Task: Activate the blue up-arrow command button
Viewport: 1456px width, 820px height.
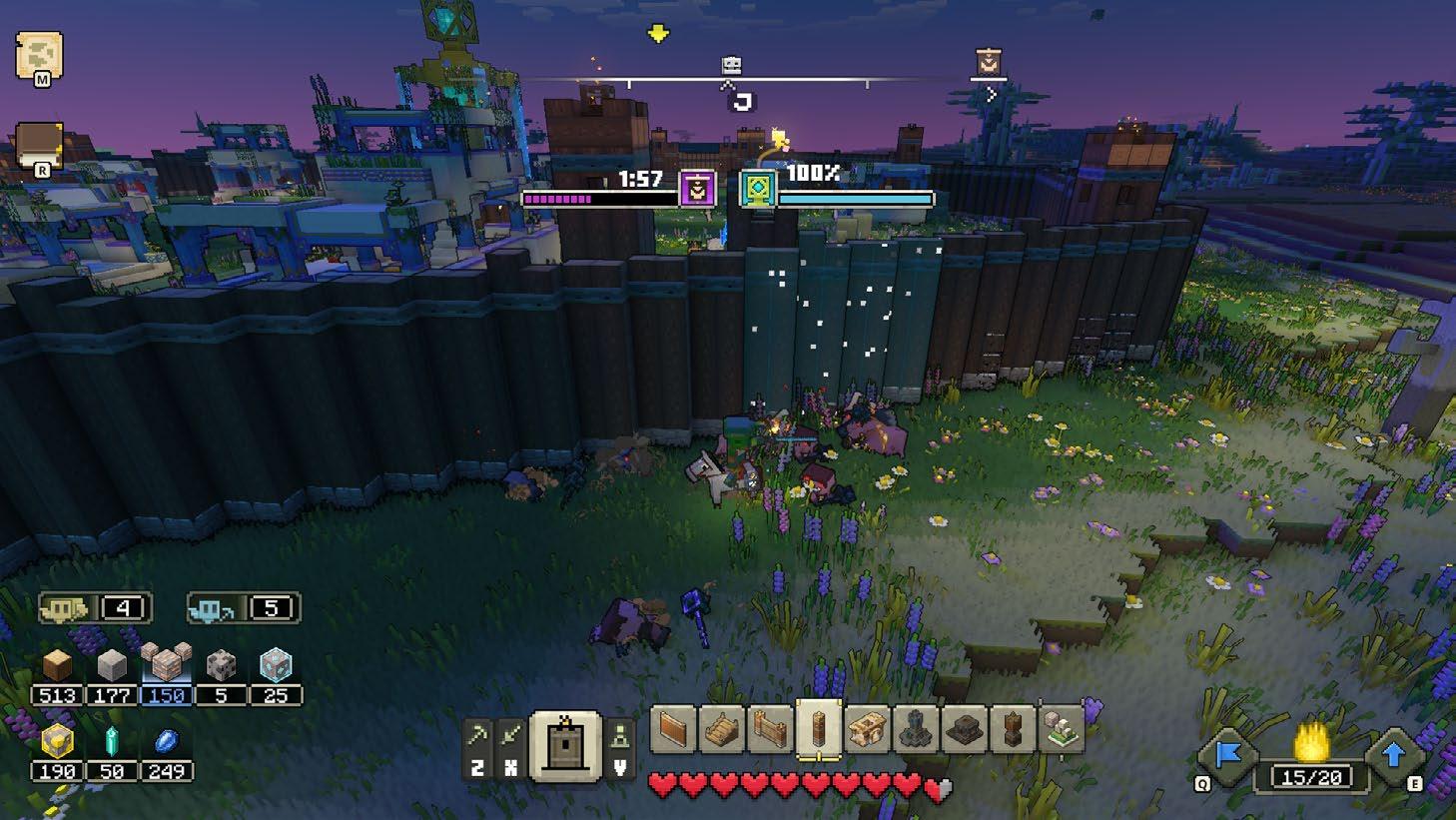Action: click(x=1394, y=756)
